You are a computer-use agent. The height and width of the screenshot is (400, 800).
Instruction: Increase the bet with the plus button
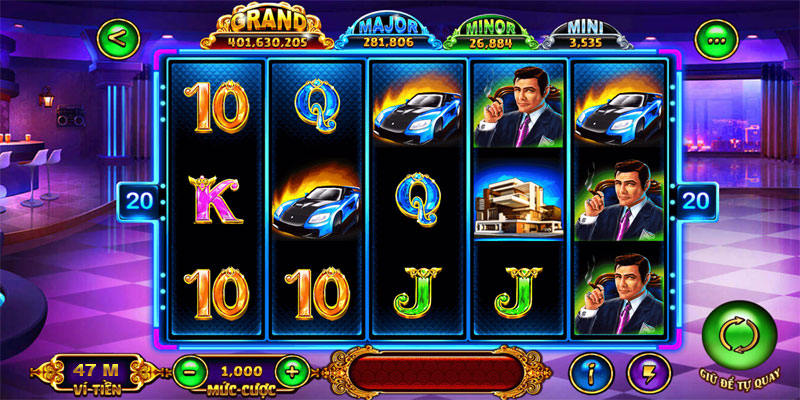coord(291,372)
